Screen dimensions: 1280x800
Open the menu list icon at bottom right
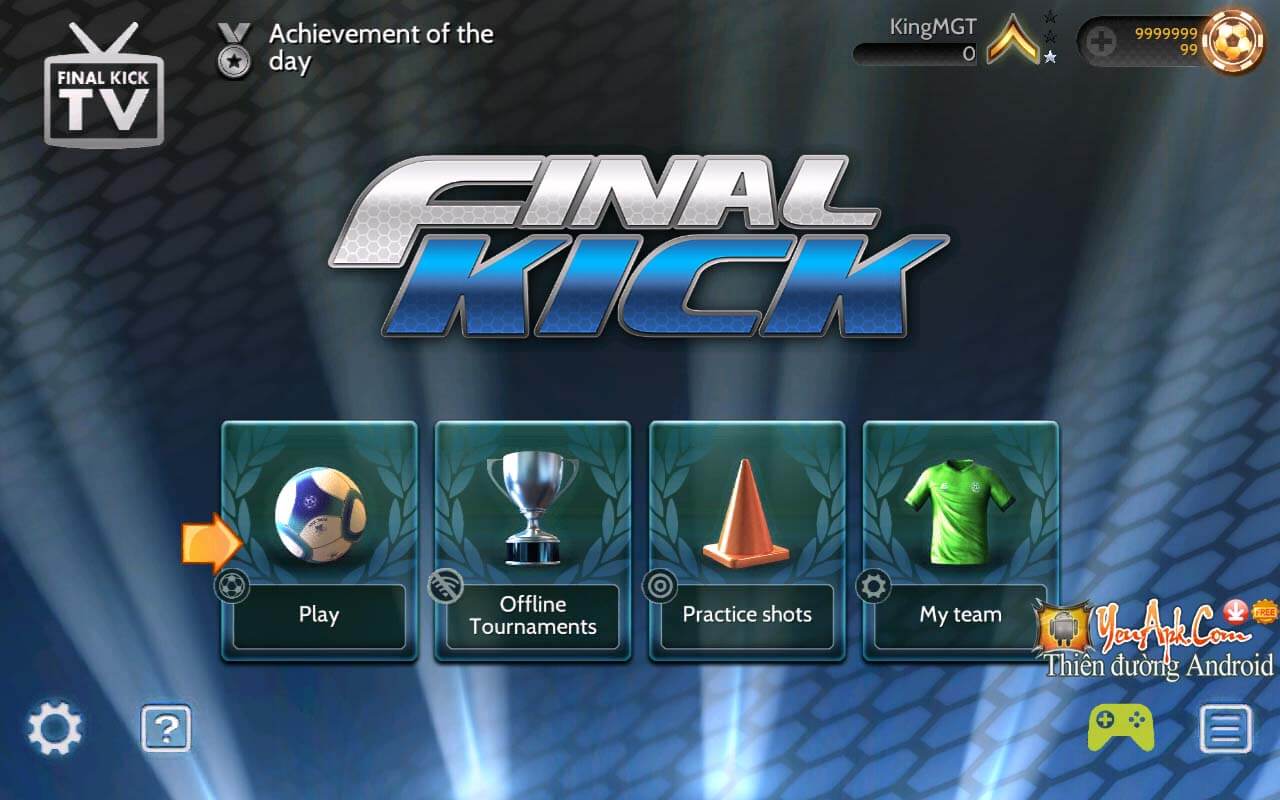[x=1226, y=729]
